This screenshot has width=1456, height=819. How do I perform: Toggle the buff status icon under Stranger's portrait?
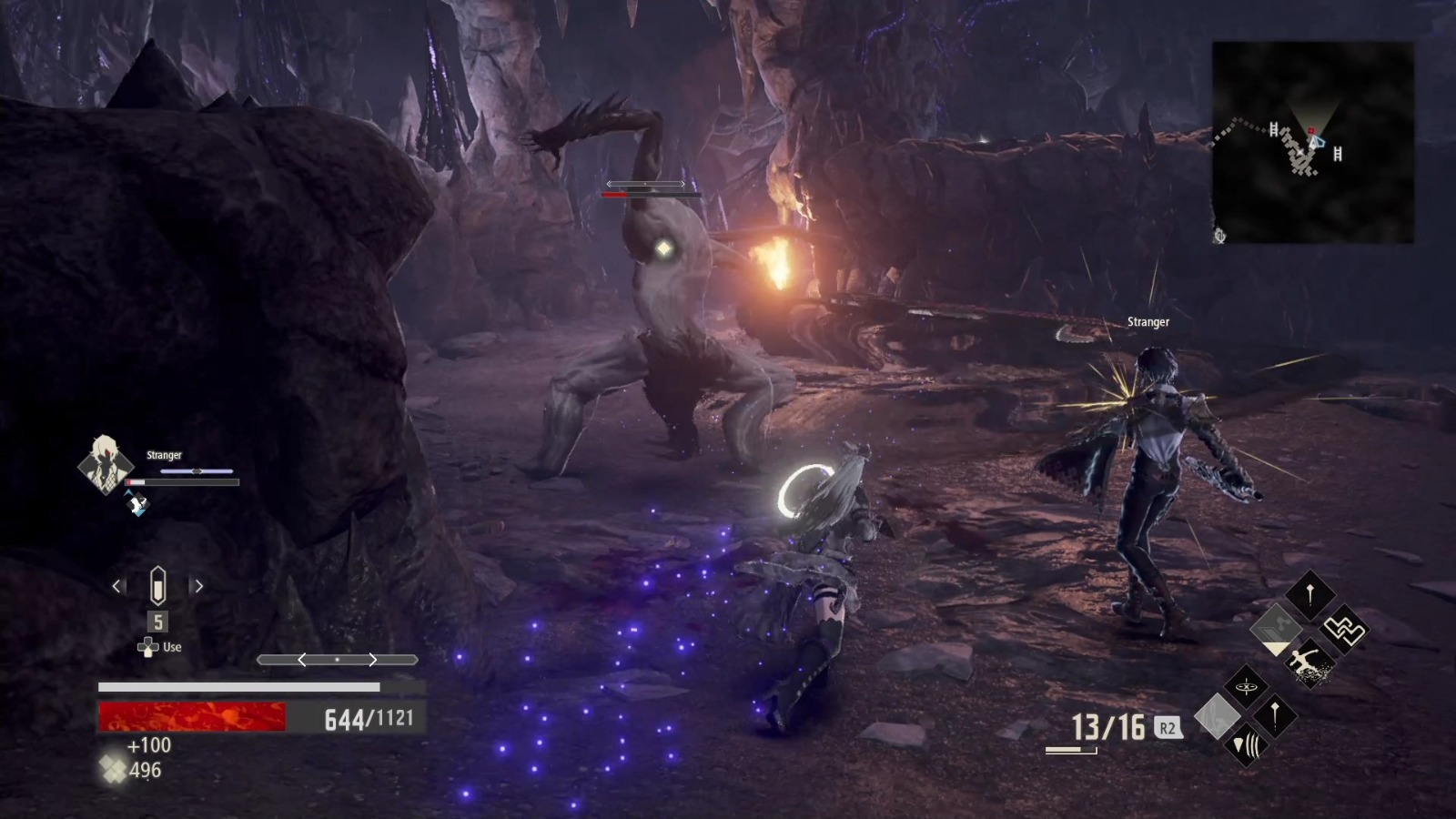[137, 502]
